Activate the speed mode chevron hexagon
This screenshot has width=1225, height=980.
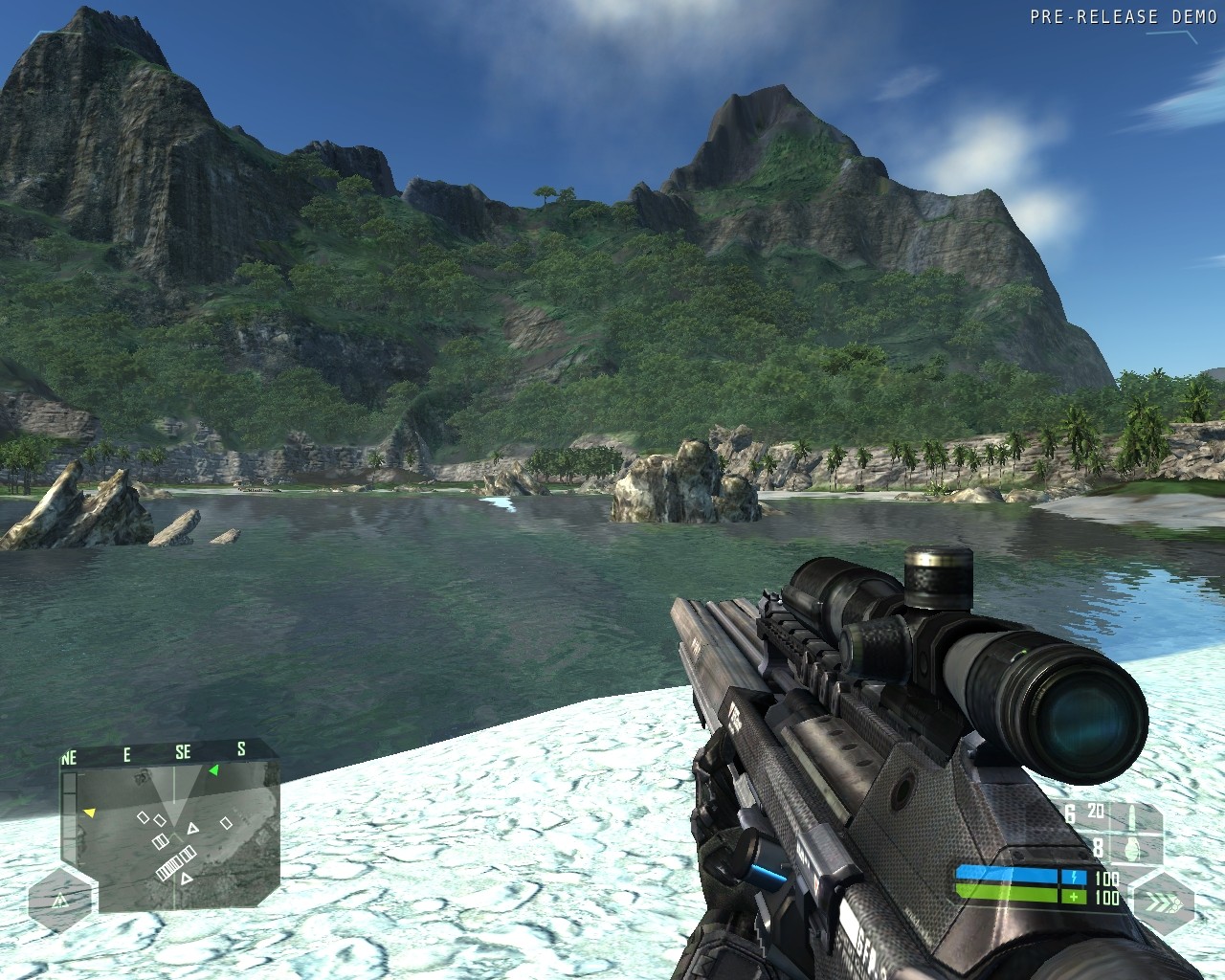coord(1164,902)
